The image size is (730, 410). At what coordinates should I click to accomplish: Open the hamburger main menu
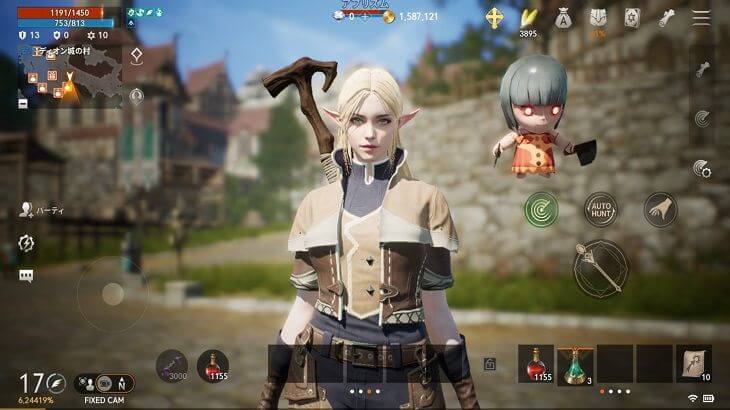point(702,18)
